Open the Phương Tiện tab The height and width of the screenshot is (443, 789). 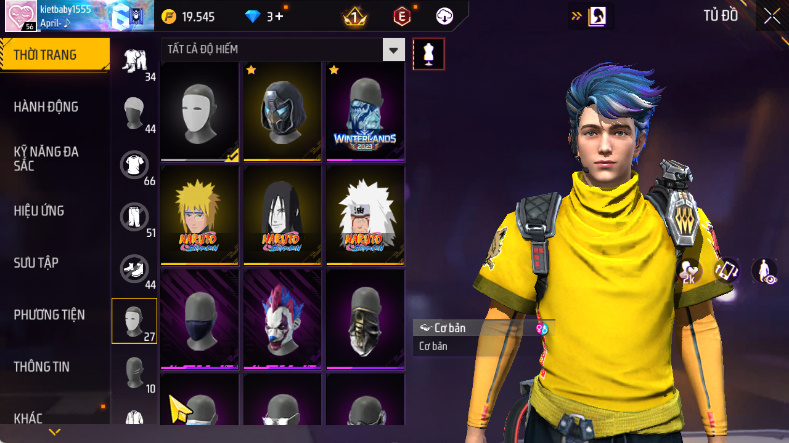50,315
